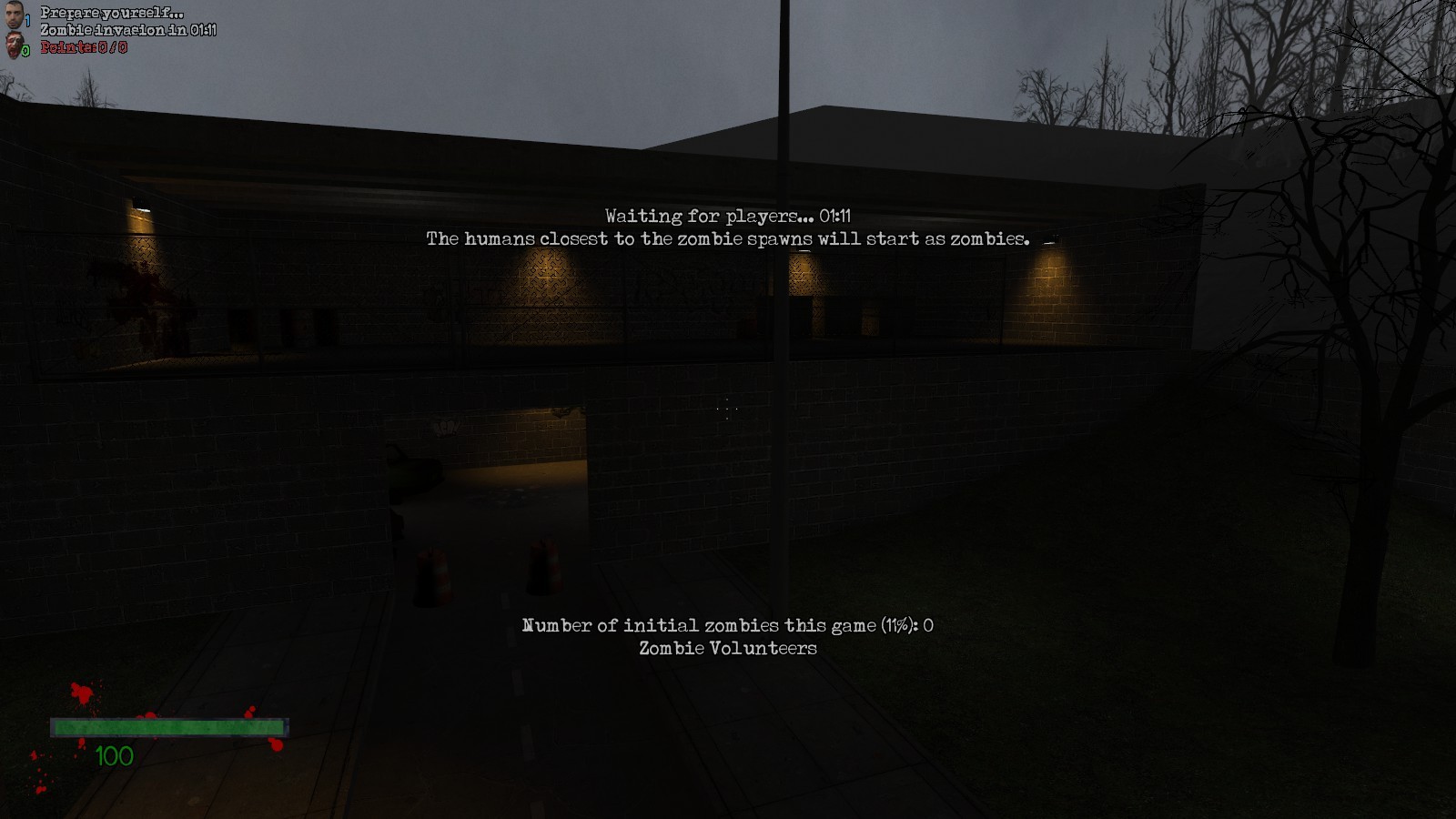This screenshot has height=819, width=1456.
Task: Toggle the human team avatar selection
Action: click(13, 14)
